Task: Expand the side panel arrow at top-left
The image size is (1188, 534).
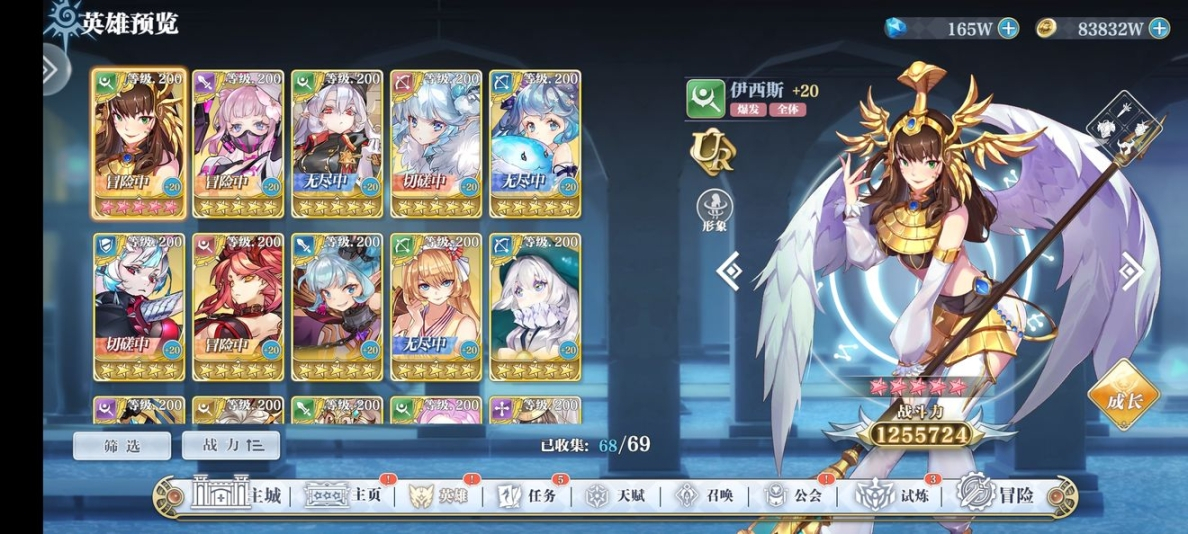Action: click(50, 68)
